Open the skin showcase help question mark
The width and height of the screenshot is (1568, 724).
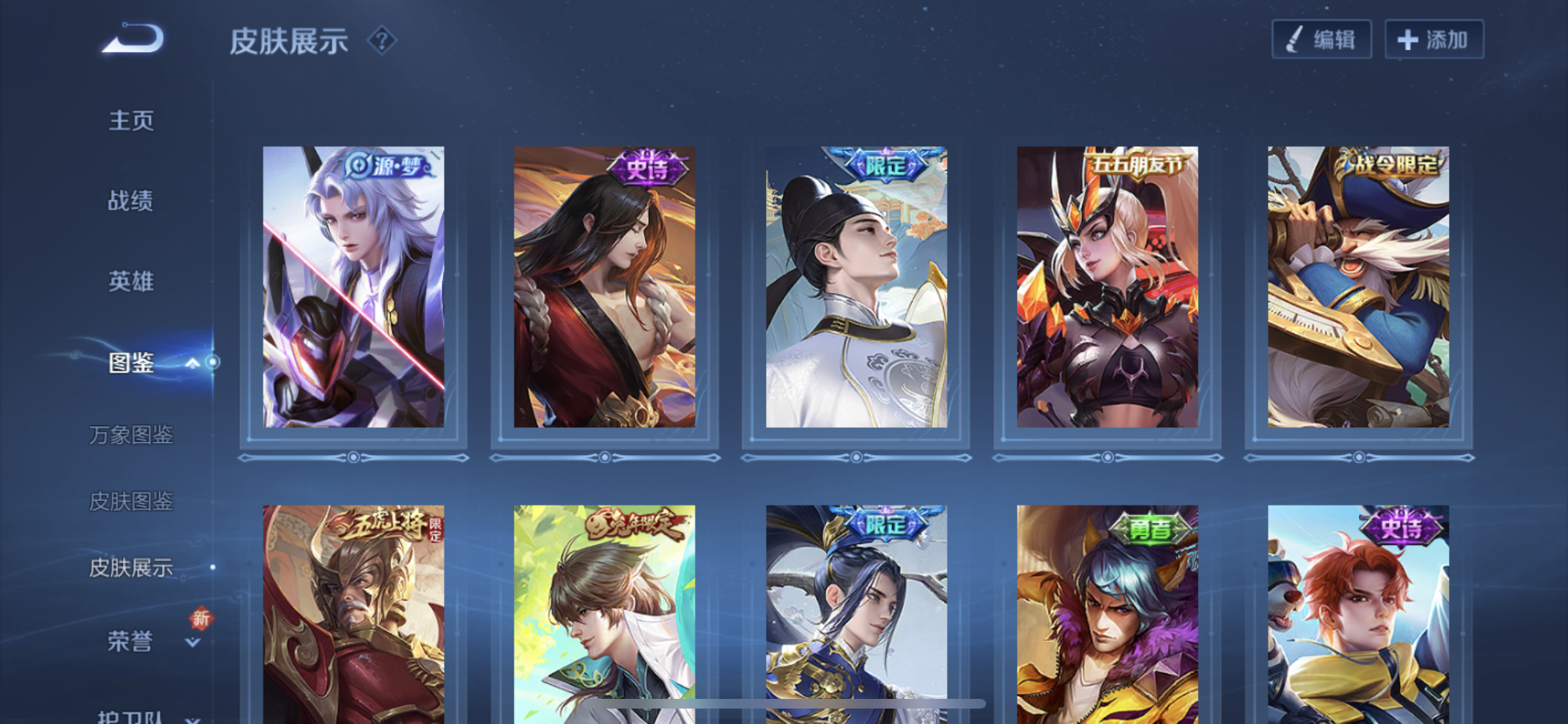[382, 41]
